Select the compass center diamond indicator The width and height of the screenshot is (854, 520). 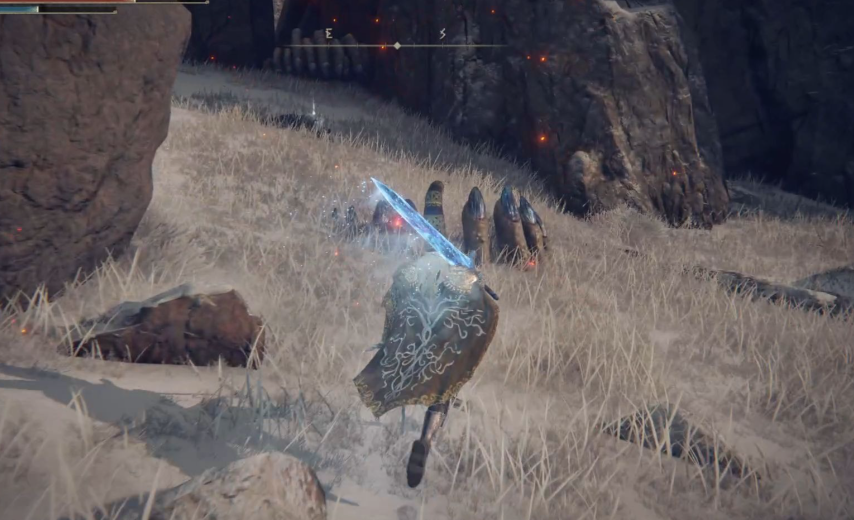tap(397, 46)
